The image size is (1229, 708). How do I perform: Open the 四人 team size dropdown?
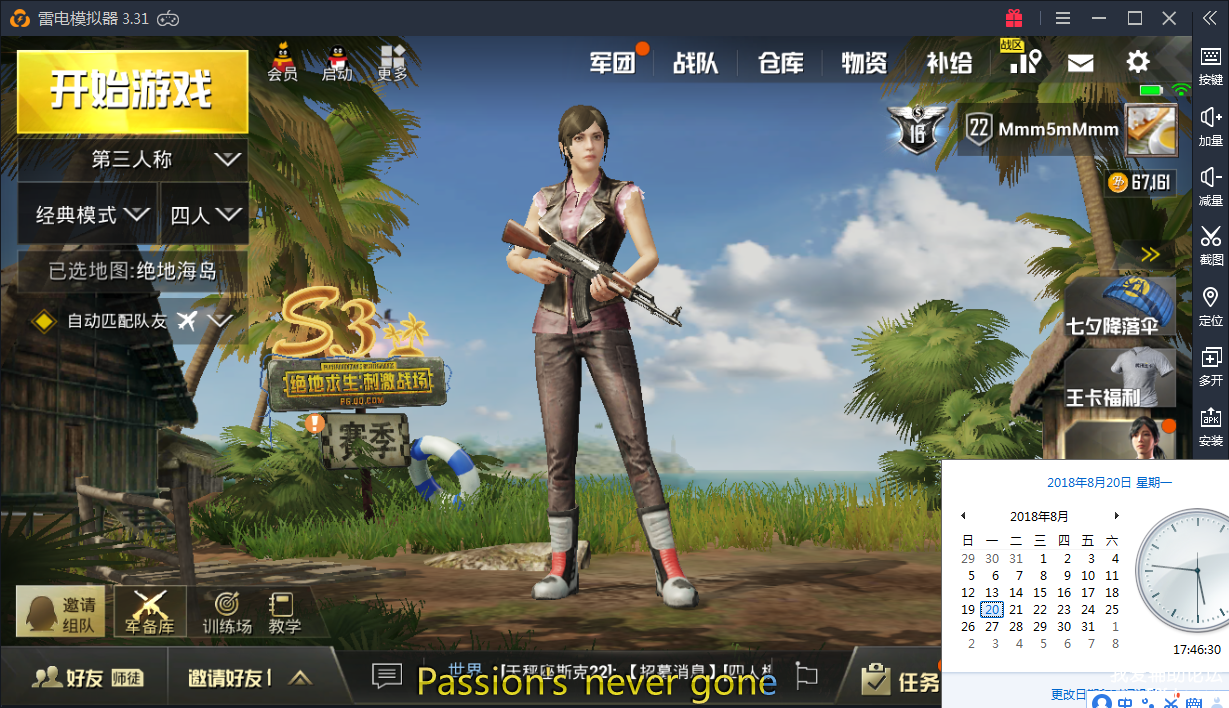pyautogui.click(x=204, y=214)
